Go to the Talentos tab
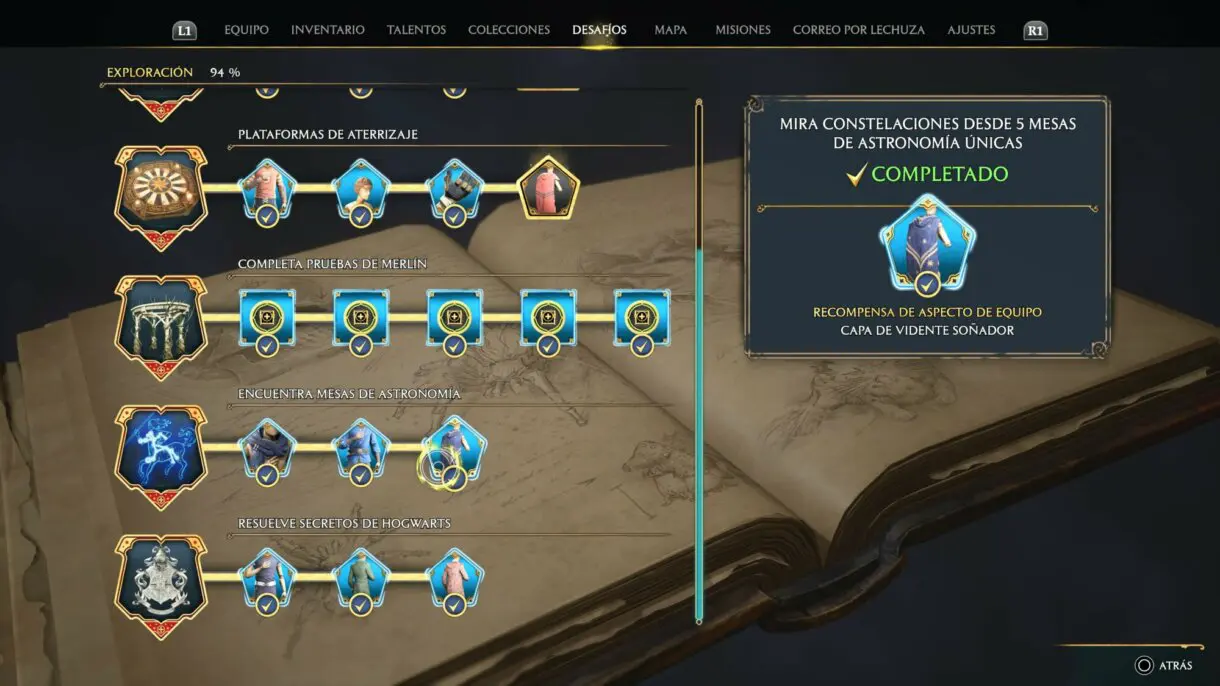Image resolution: width=1220 pixels, height=686 pixels. pos(416,30)
